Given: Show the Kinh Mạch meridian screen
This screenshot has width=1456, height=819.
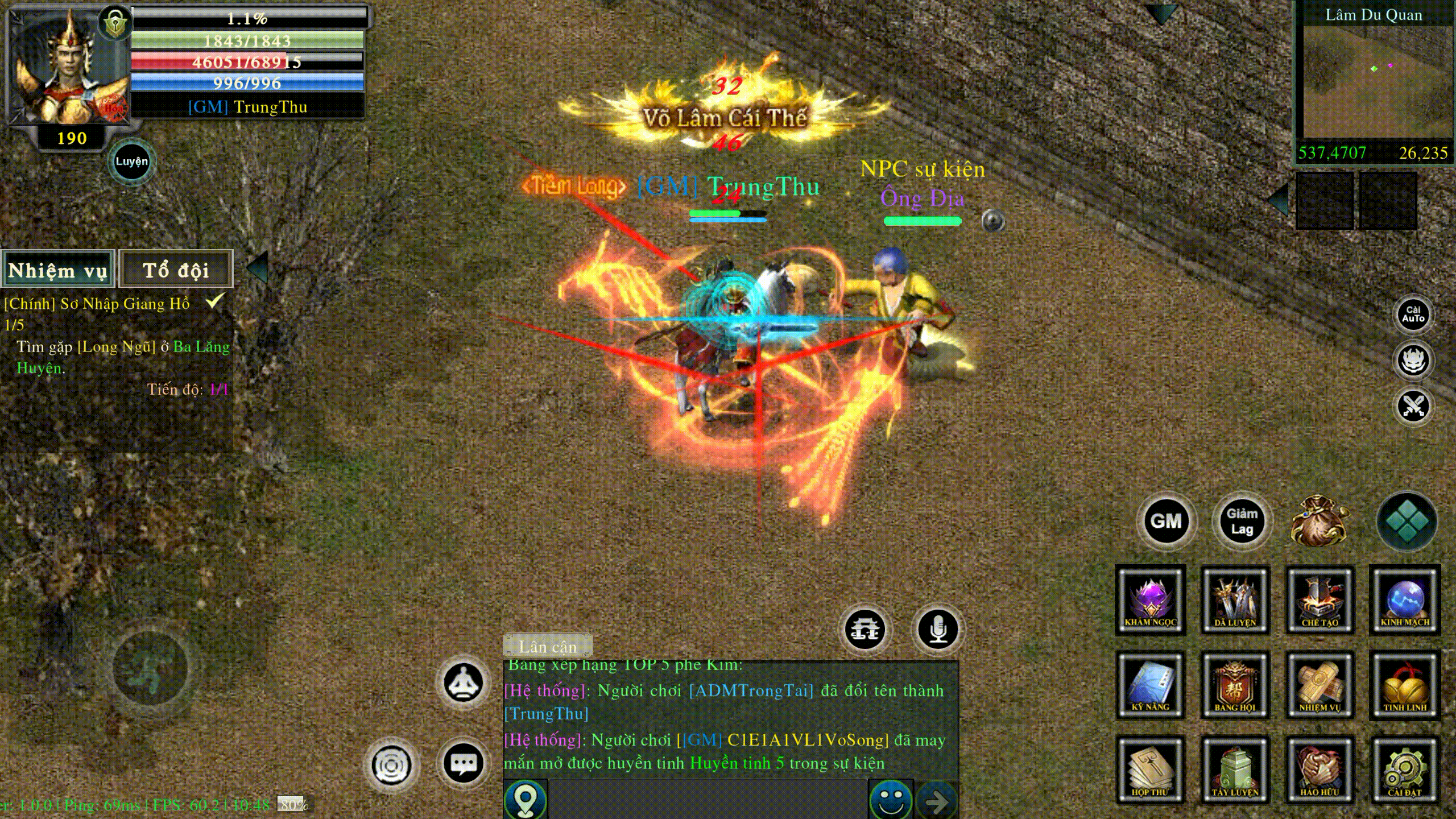Looking at the screenshot, I should coord(1405,599).
